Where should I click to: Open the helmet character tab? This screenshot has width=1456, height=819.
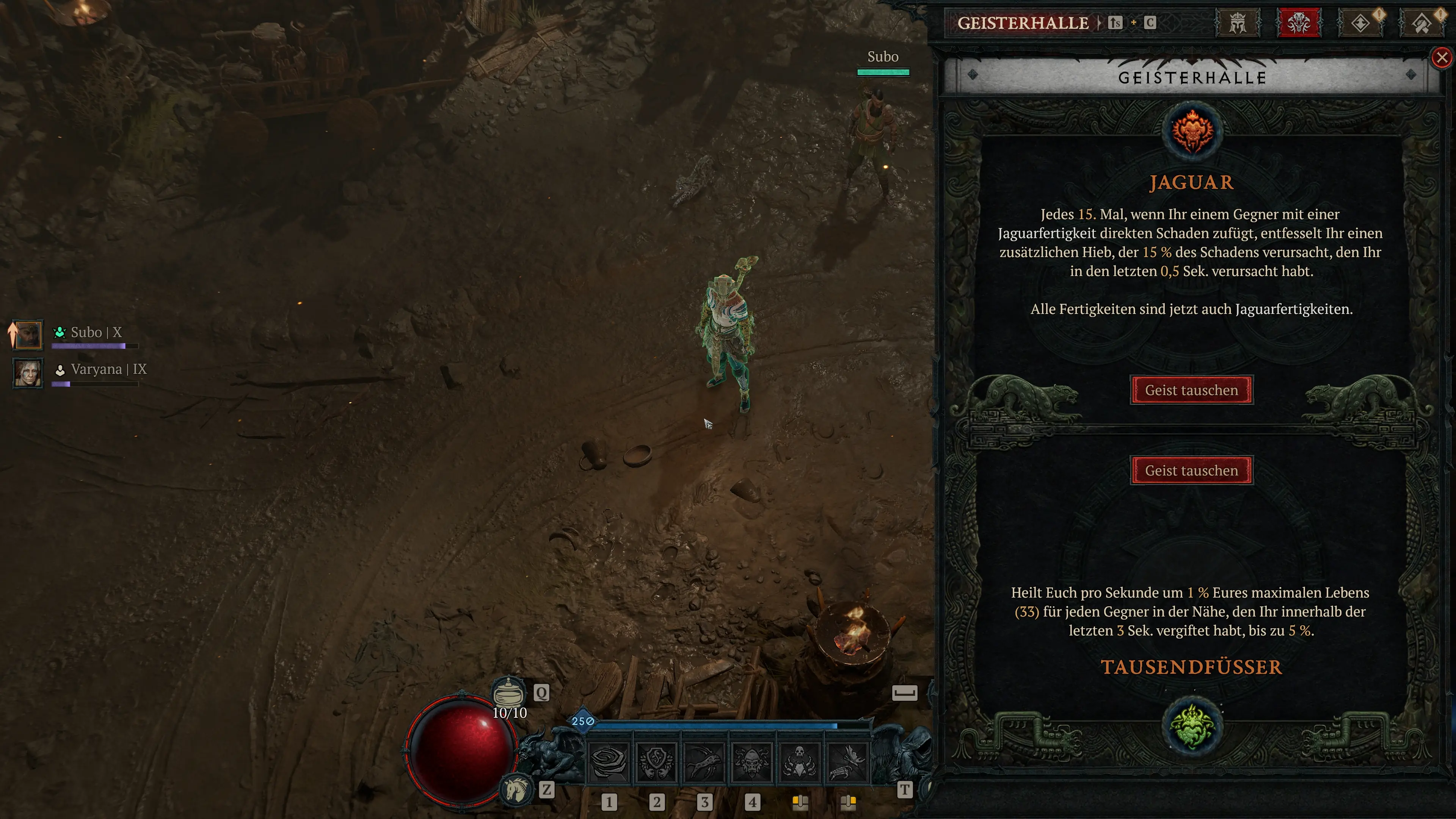pos(1237,23)
